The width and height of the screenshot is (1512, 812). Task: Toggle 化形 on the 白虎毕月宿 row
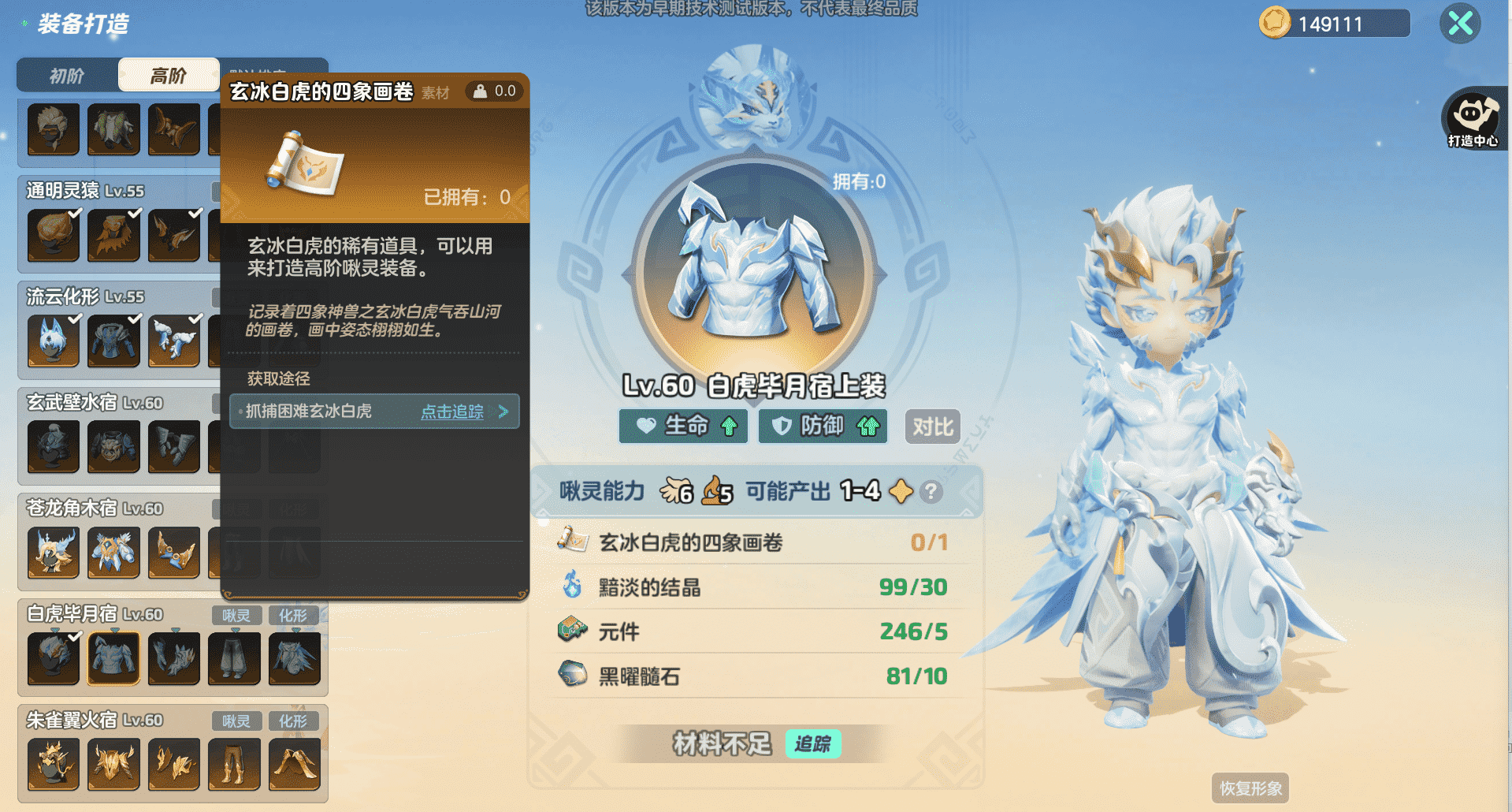click(295, 616)
